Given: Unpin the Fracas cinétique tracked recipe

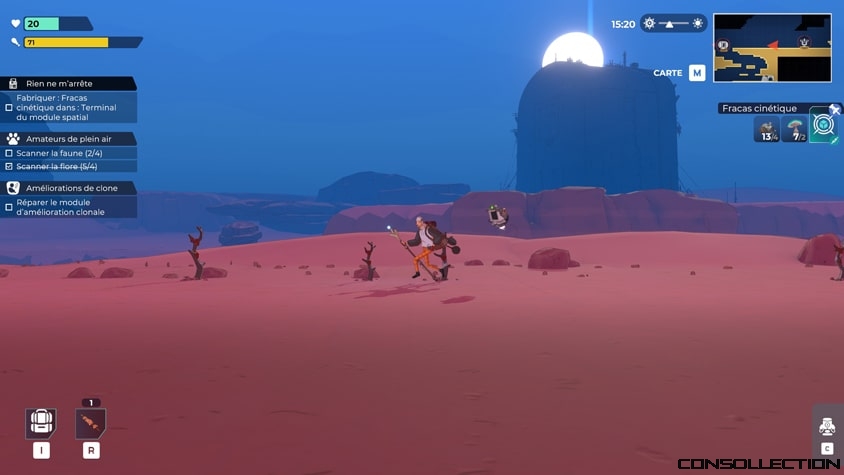Looking at the screenshot, I should [x=834, y=108].
